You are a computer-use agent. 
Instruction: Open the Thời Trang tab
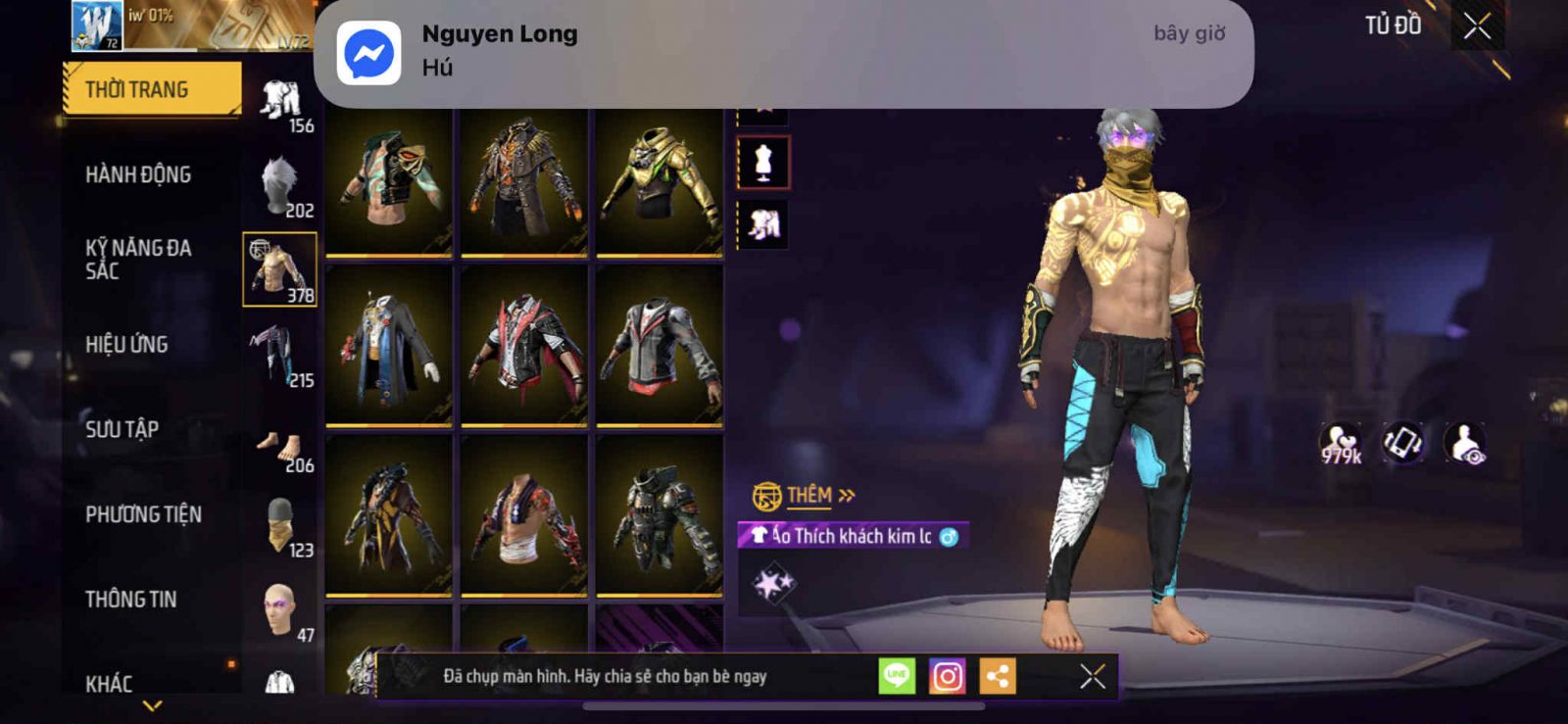click(151, 90)
